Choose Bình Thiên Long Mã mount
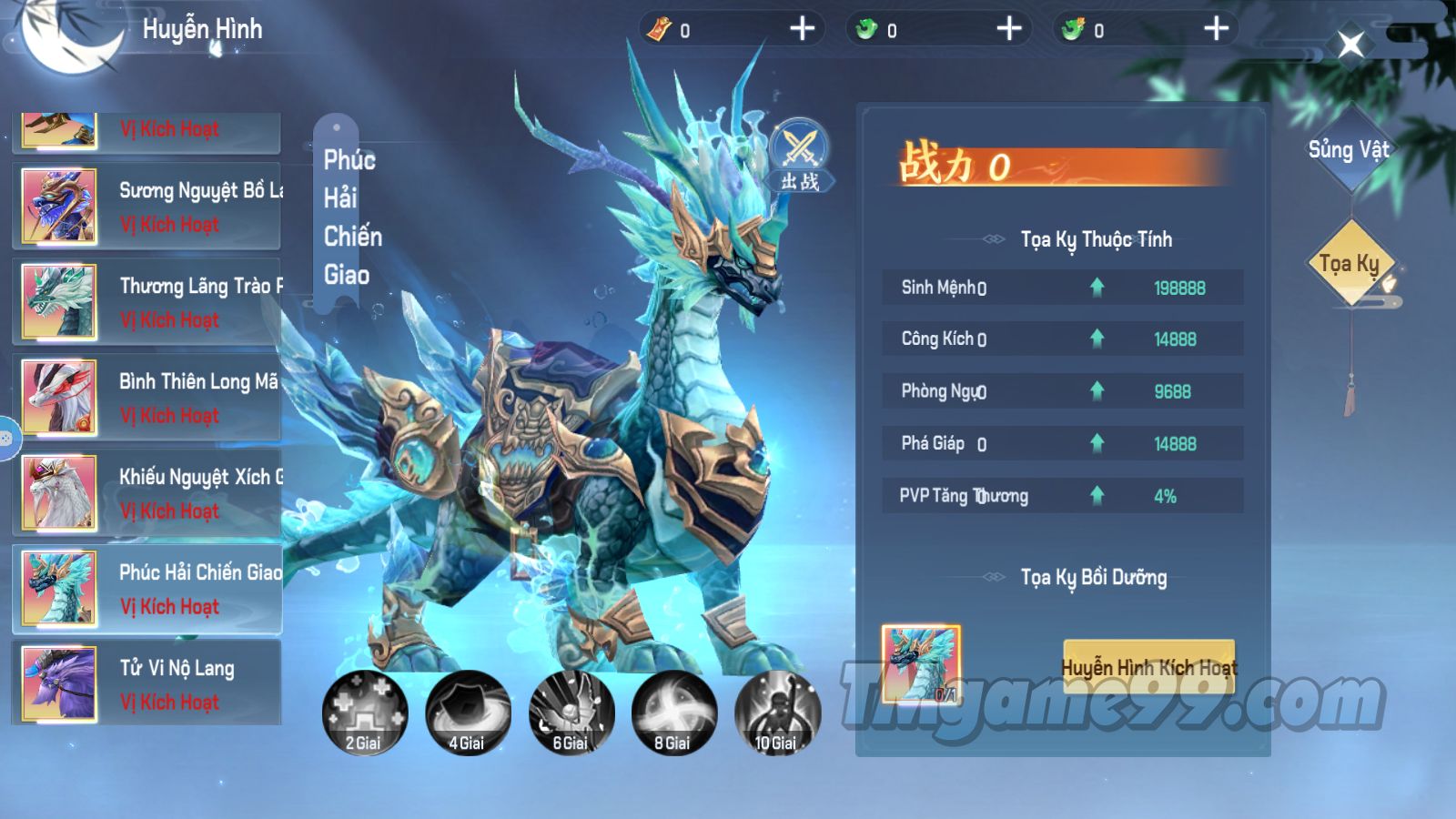1456x819 pixels. pos(147,398)
